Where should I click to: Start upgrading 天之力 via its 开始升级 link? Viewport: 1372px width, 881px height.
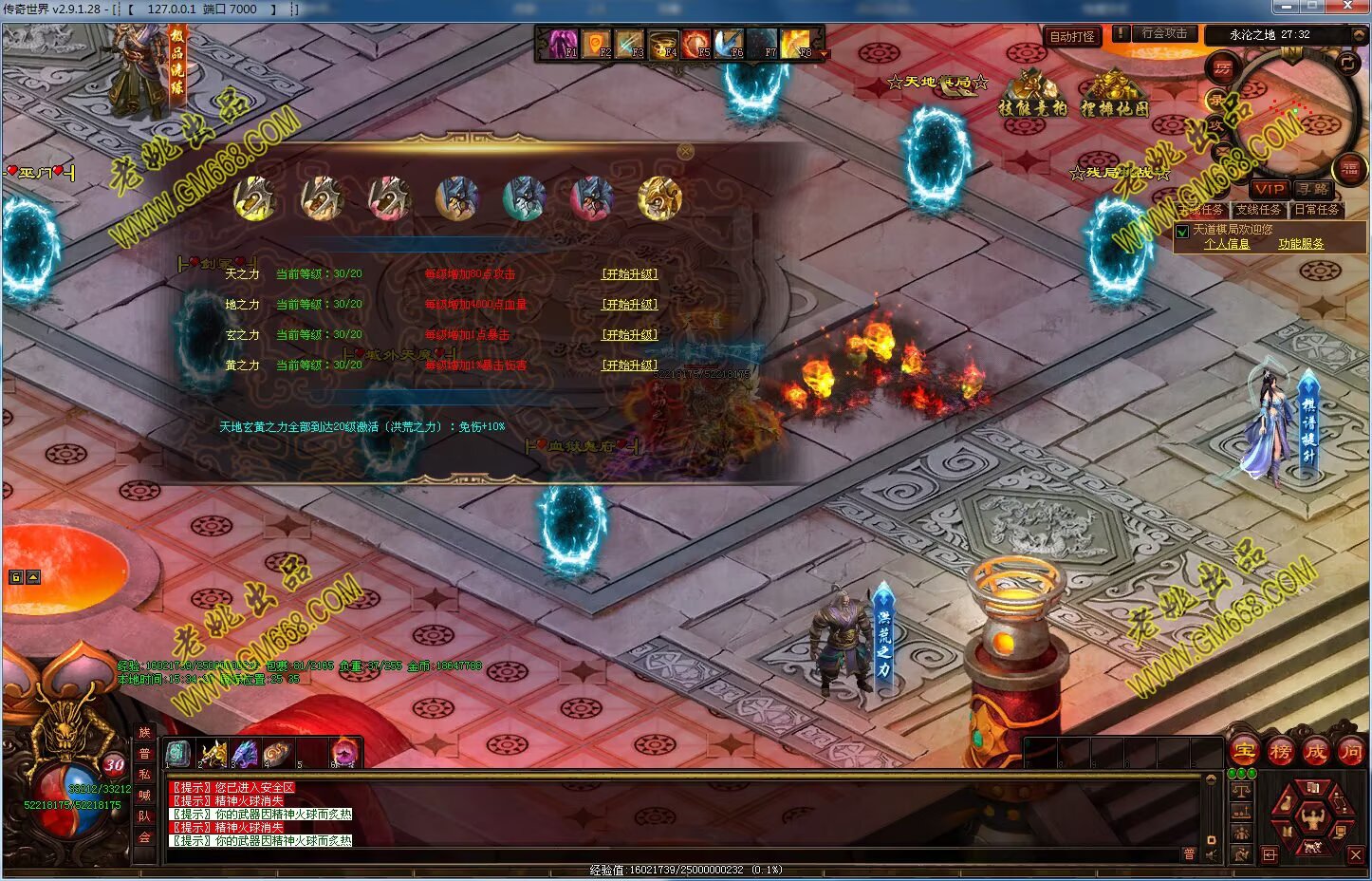tap(629, 274)
